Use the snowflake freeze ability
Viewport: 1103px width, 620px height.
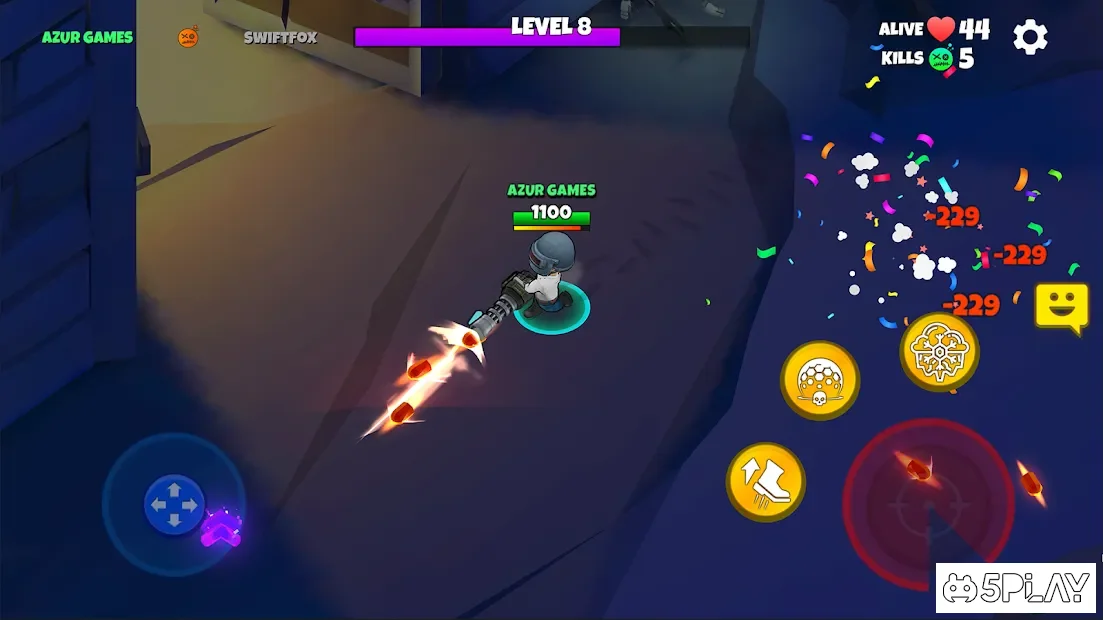939,351
